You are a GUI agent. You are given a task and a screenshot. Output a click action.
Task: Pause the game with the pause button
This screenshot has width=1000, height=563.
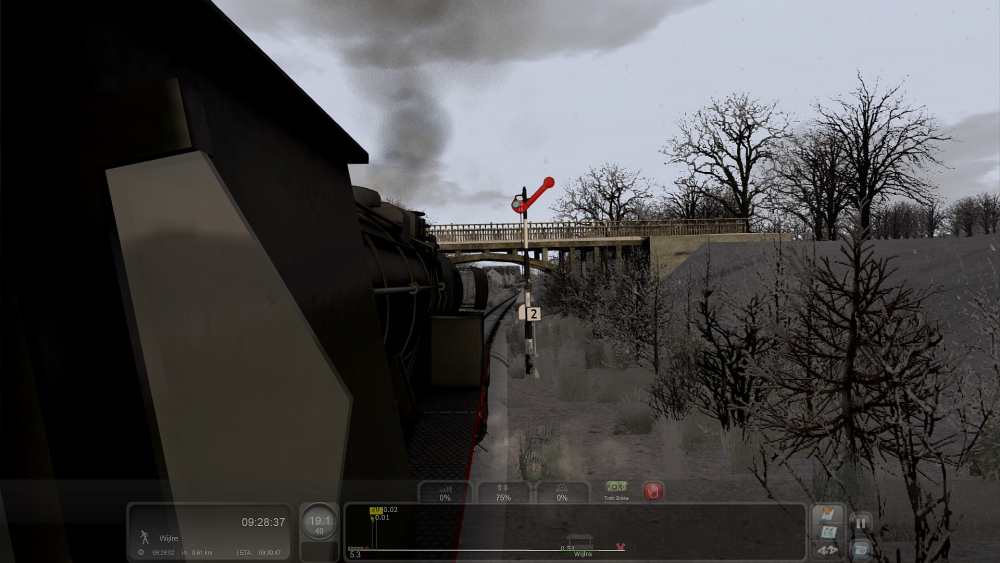coord(860,523)
